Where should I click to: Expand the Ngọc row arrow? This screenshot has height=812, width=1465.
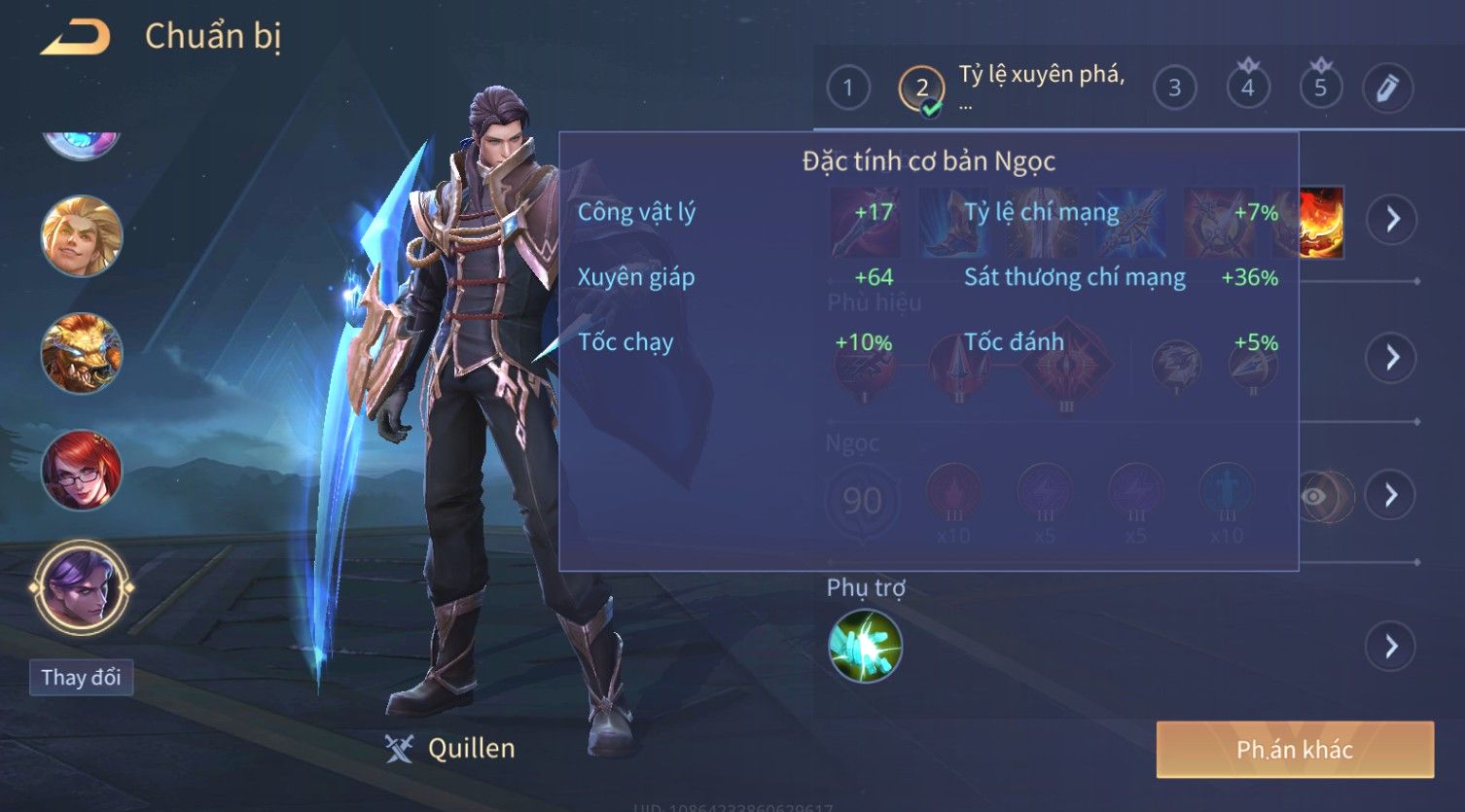pos(1391,495)
